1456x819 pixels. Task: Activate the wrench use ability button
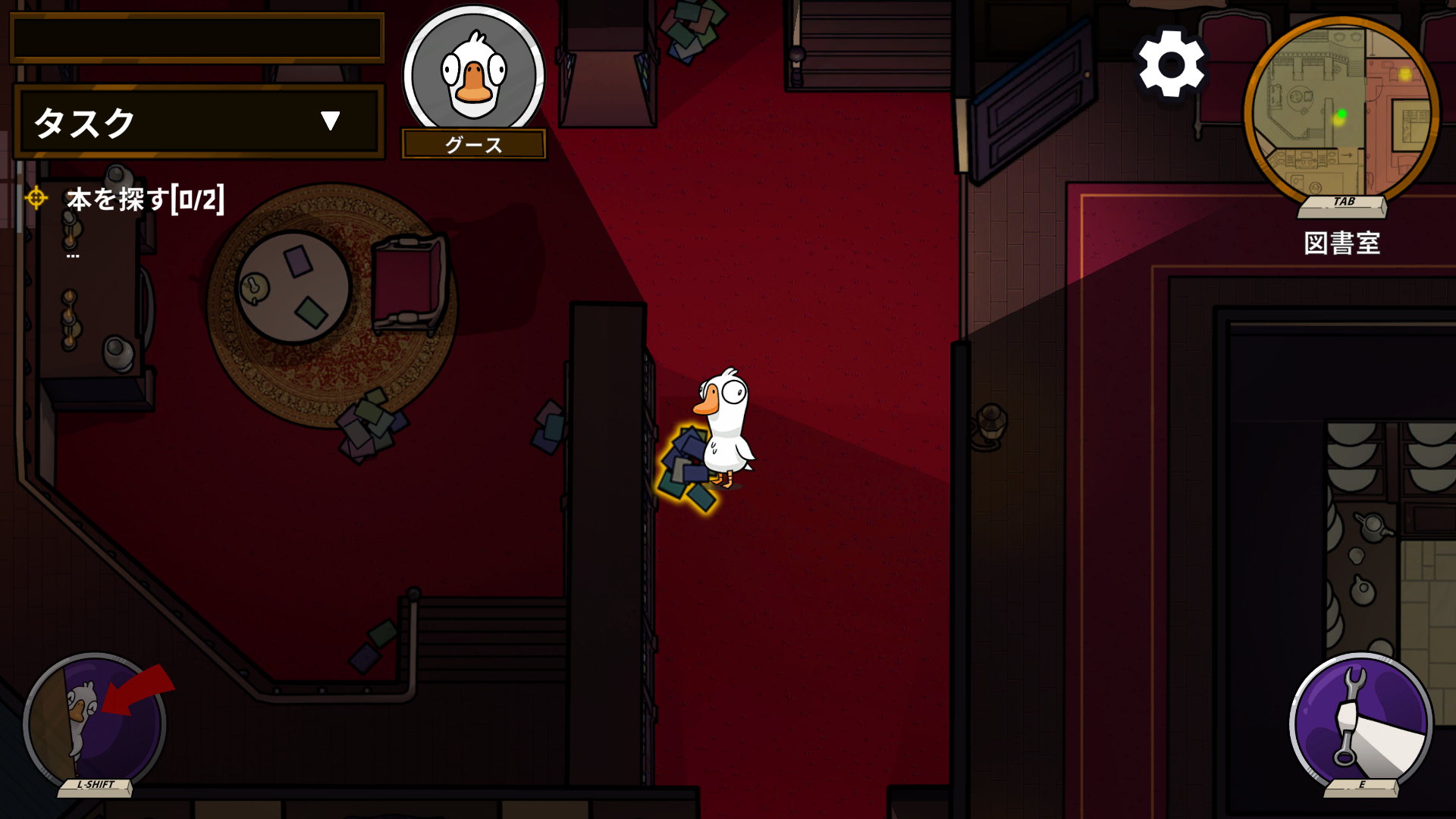click(1361, 720)
